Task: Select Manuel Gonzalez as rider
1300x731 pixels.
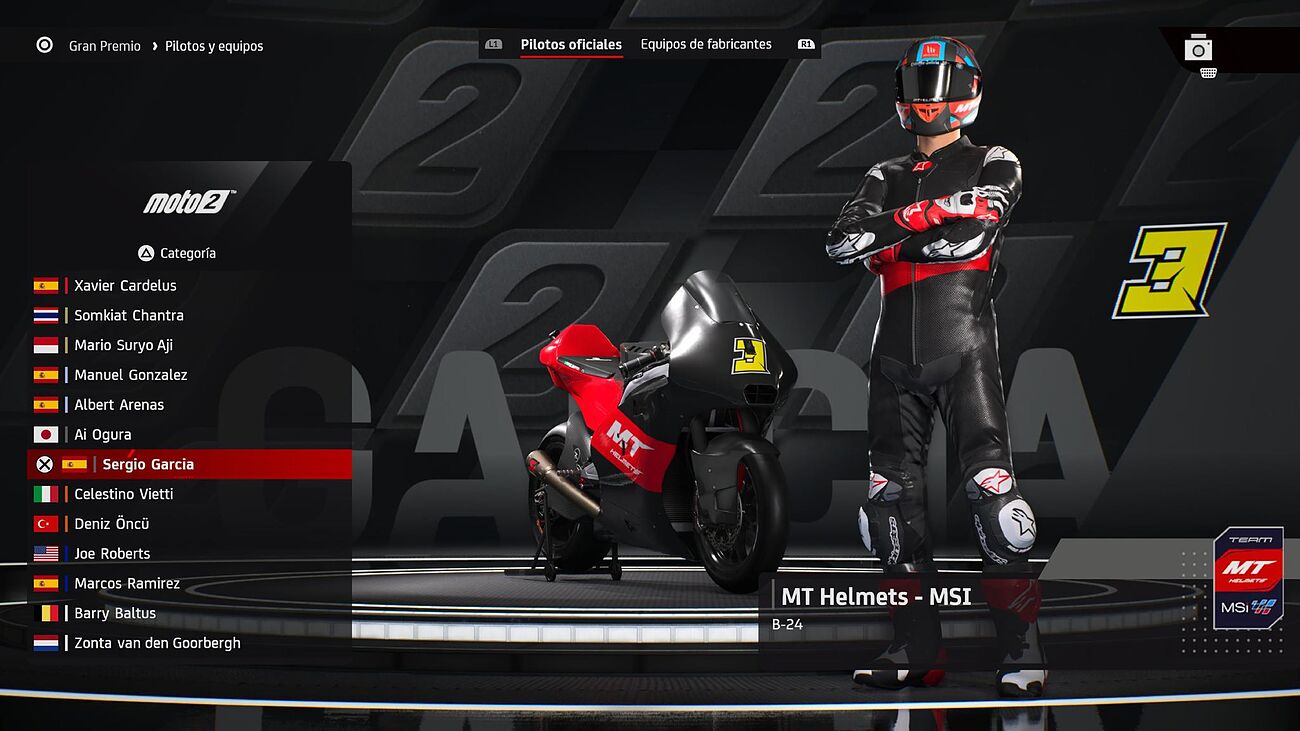Action: pos(131,376)
